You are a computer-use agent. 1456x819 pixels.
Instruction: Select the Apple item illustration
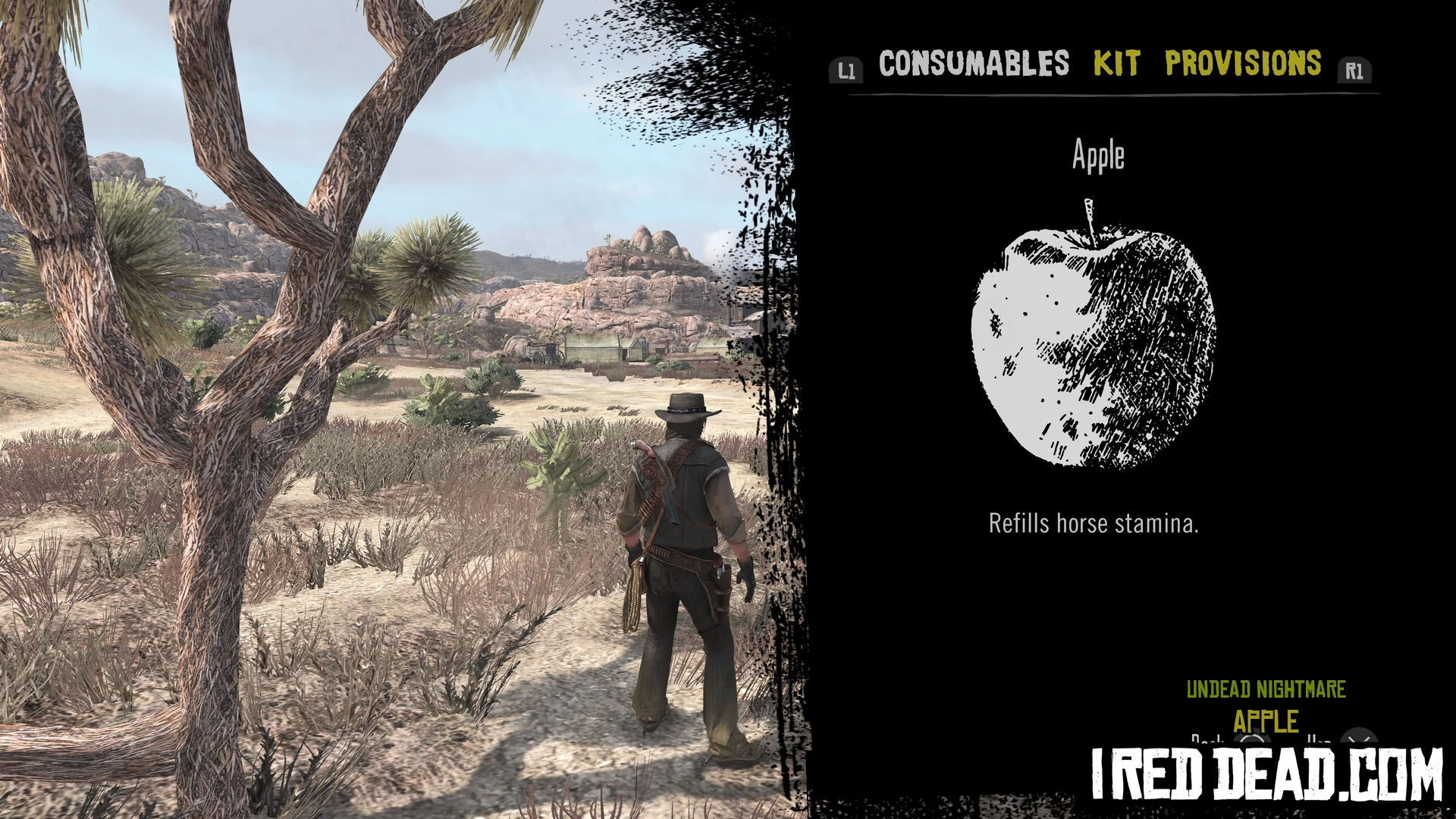pos(1094,337)
